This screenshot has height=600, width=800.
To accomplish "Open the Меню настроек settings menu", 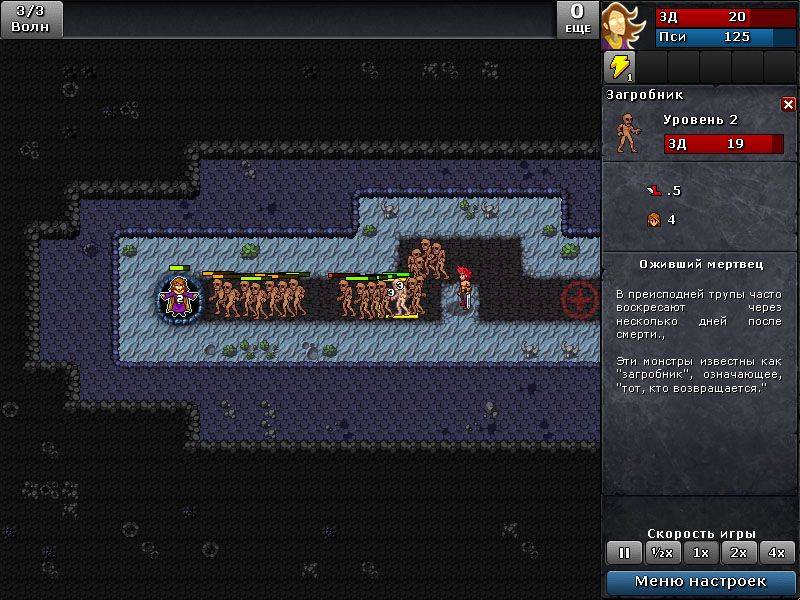I will pos(700,581).
